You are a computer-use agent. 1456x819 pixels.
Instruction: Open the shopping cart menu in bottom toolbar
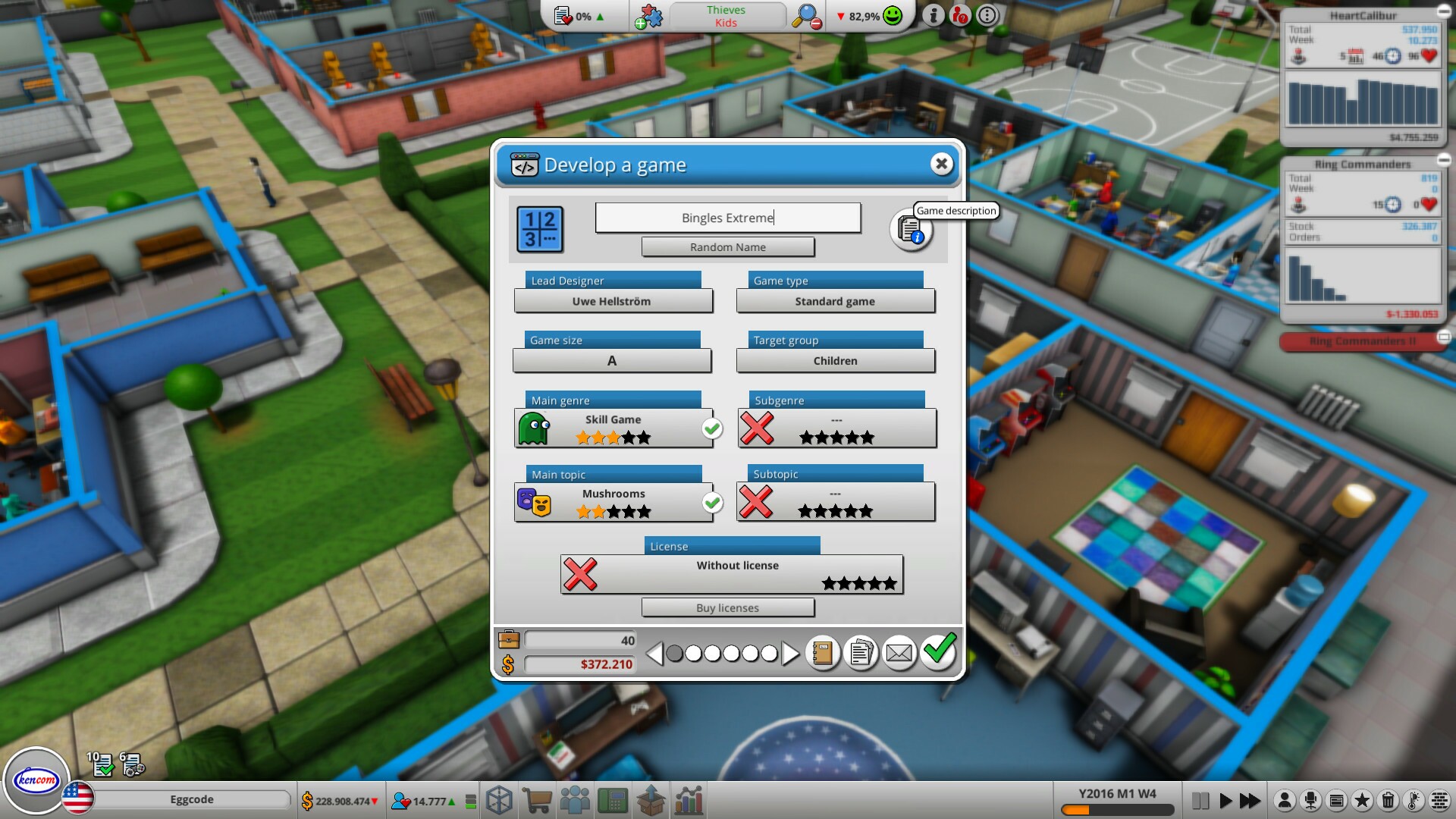coord(537,799)
